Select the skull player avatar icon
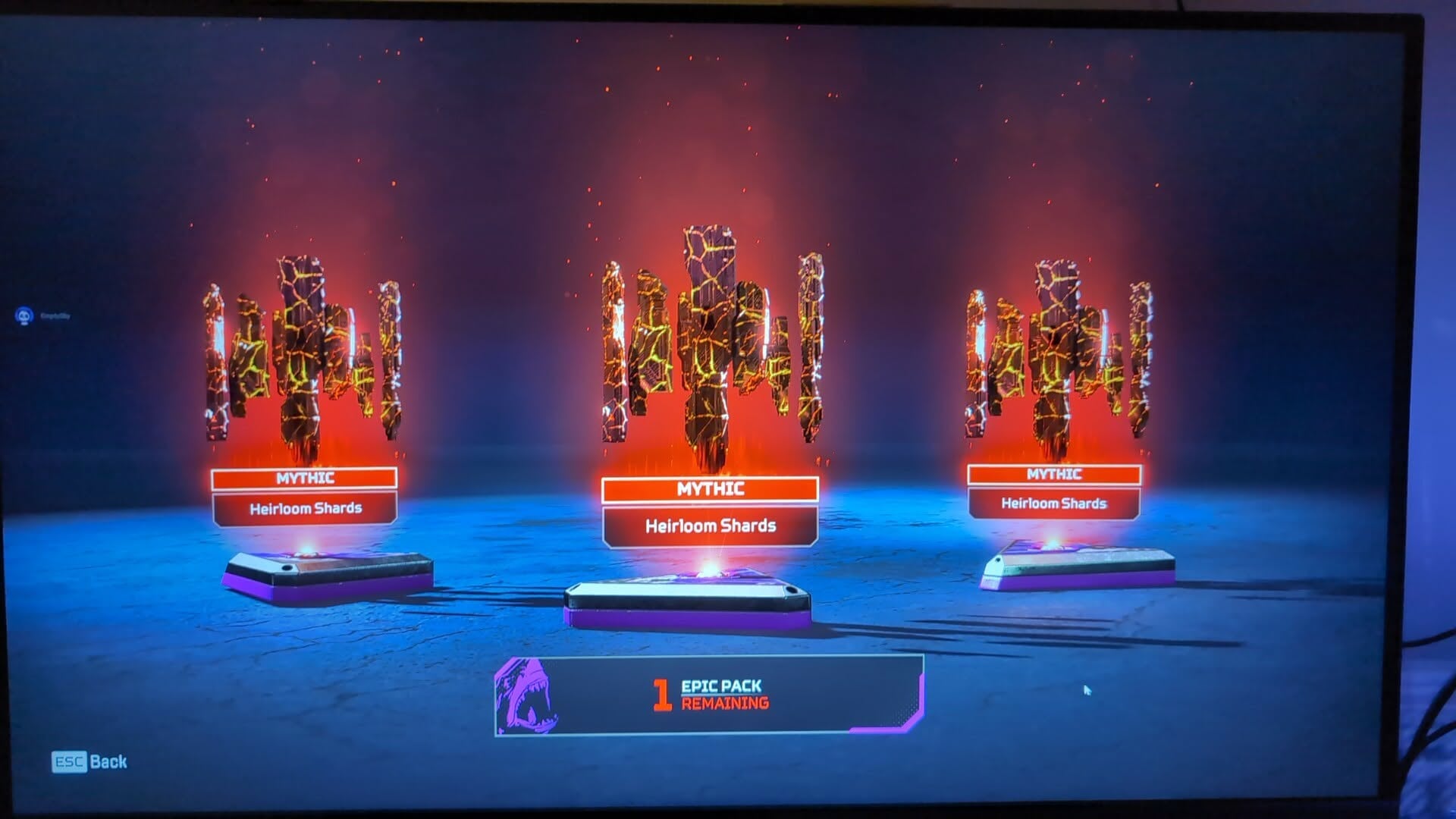Viewport: 1456px width, 819px height. click(24, 315)
